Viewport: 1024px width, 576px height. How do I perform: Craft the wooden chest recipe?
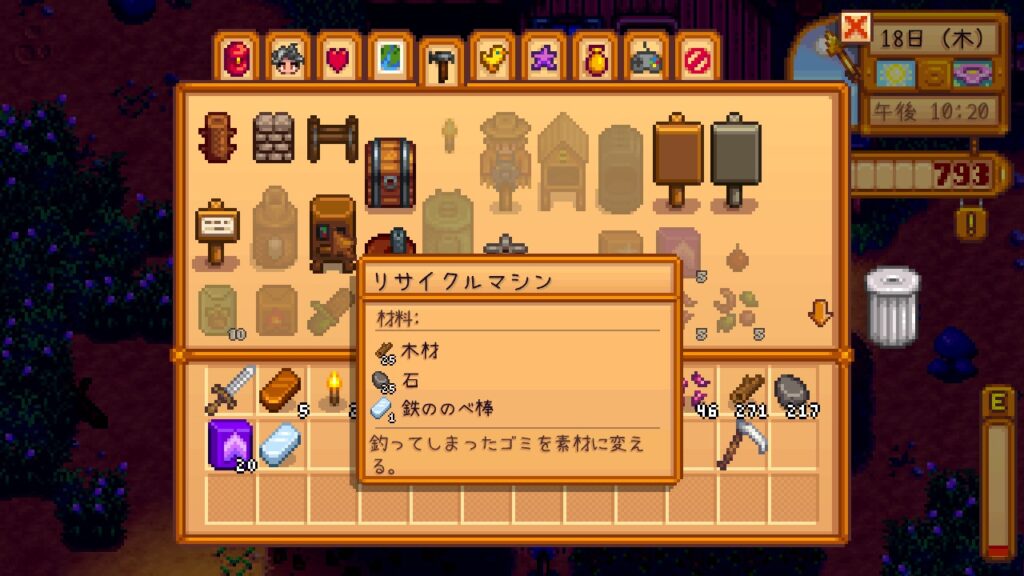[389, 172]
